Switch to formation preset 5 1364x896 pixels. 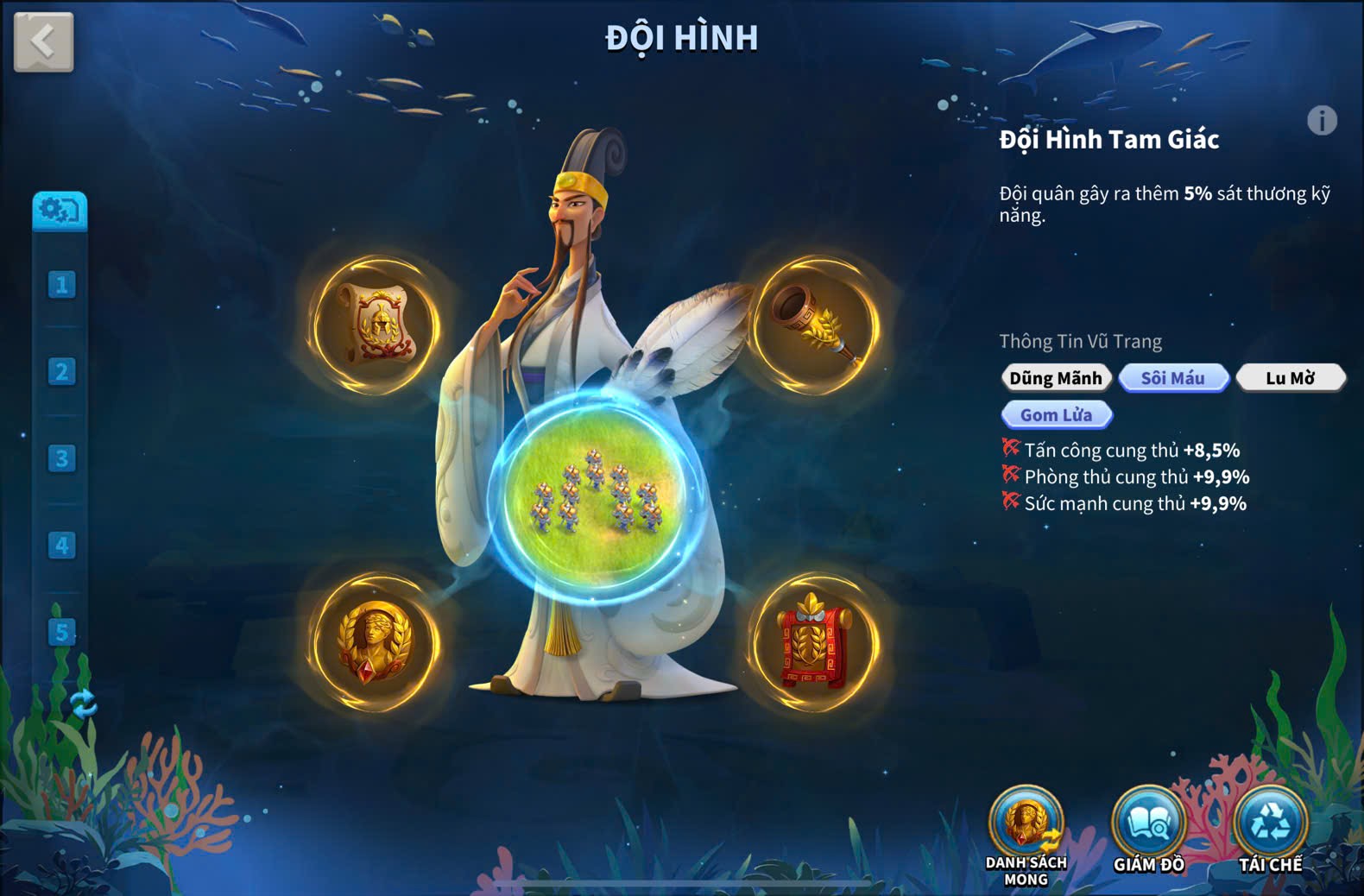[x=61, y=632]
